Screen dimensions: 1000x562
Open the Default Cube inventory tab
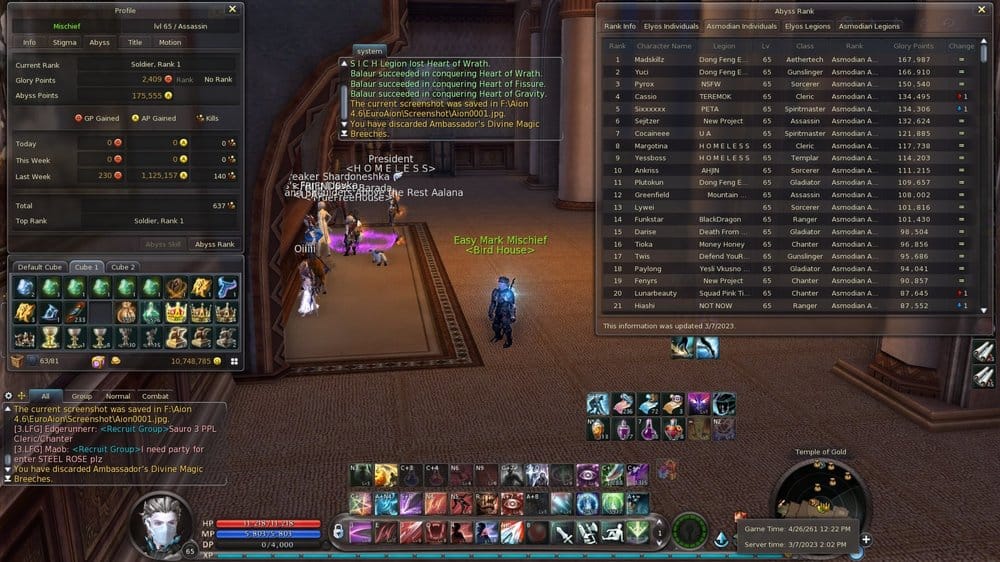40,267
